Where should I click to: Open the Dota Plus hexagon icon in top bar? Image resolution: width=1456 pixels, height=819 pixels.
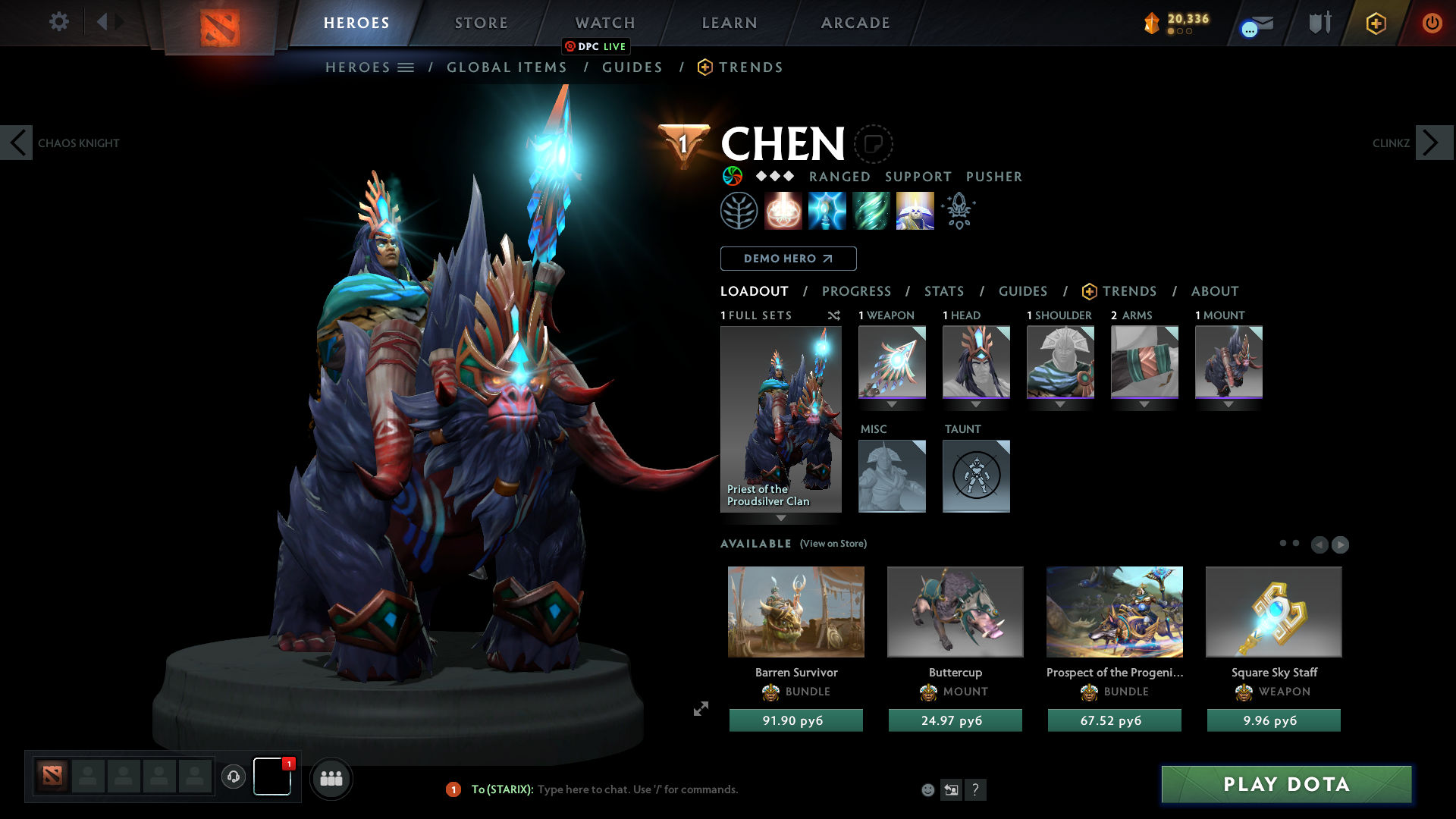coord(1376,23)
